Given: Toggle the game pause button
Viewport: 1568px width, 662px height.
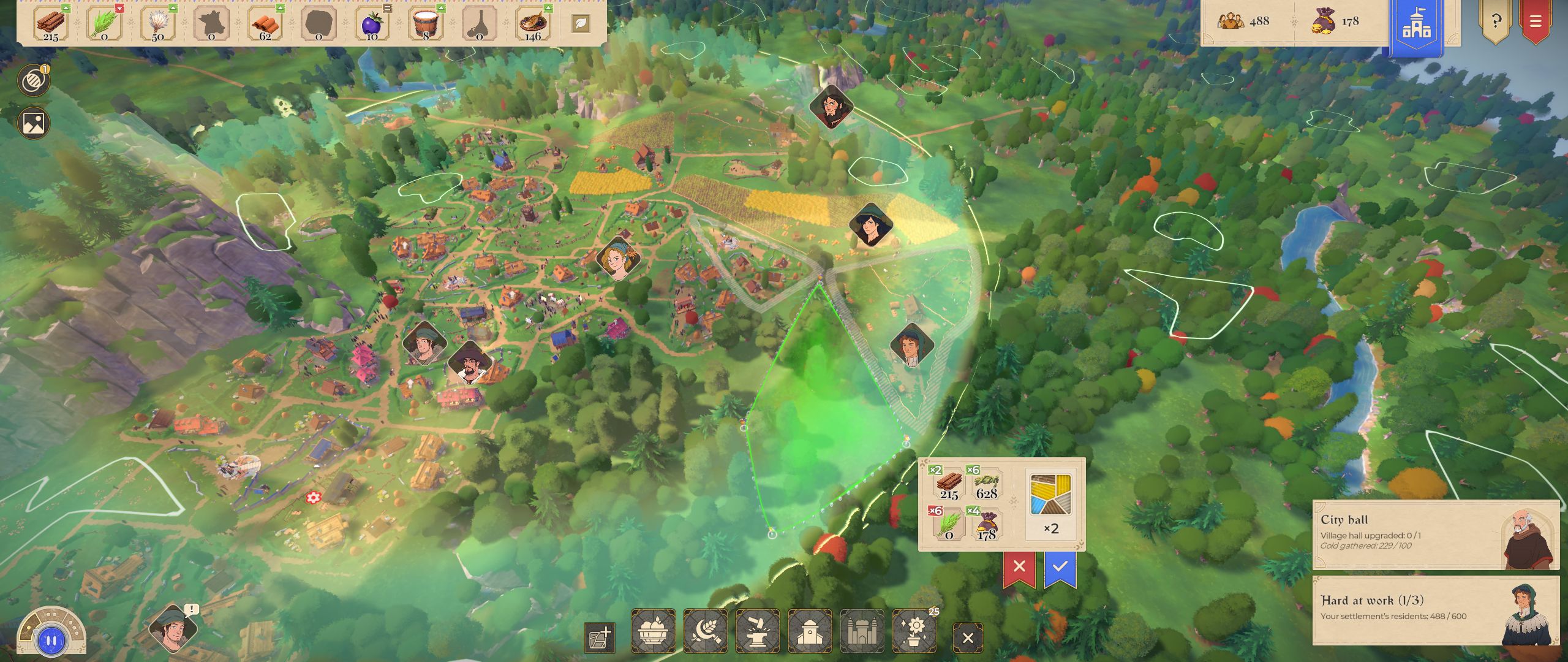Looking at the screenshot, I should pos(51,641).
